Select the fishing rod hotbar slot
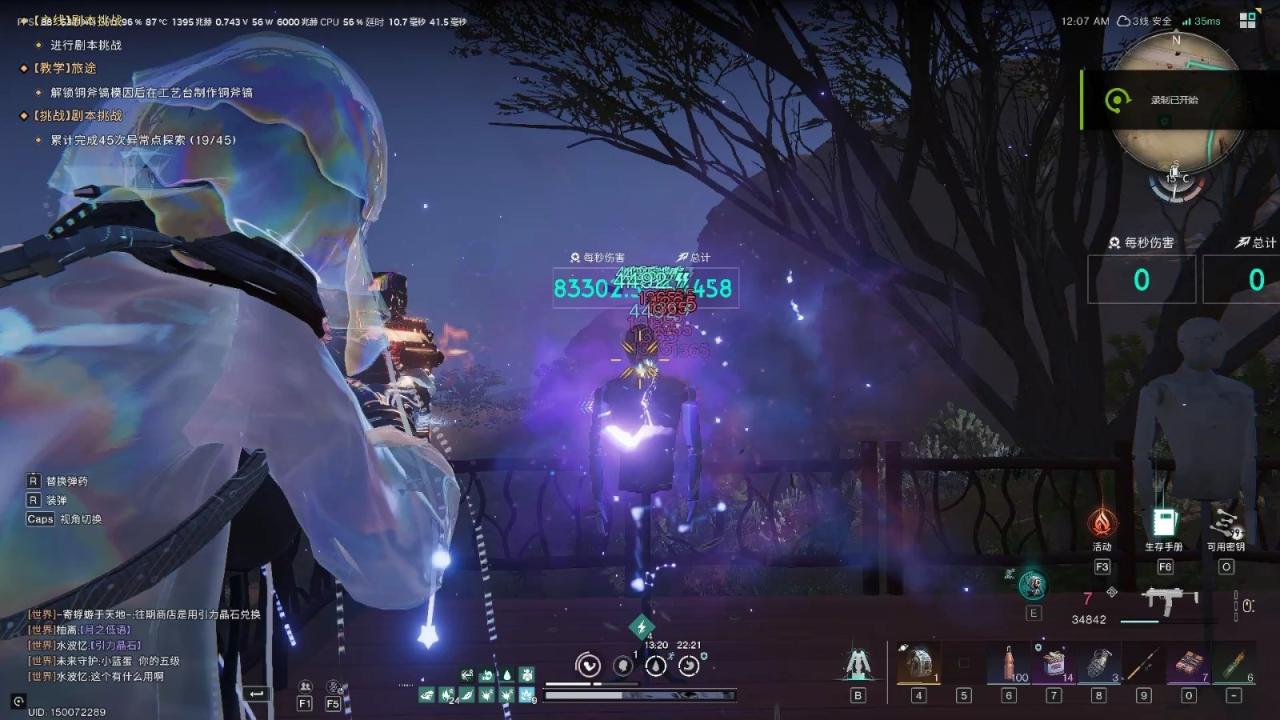The height and width of the screenshot is (720, 1280). click(x=1143, y=663)
